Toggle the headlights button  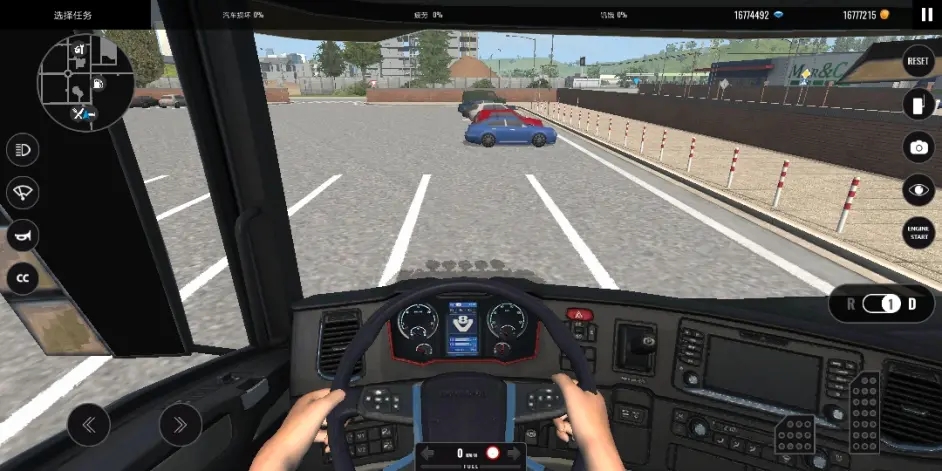coord(22,151)
